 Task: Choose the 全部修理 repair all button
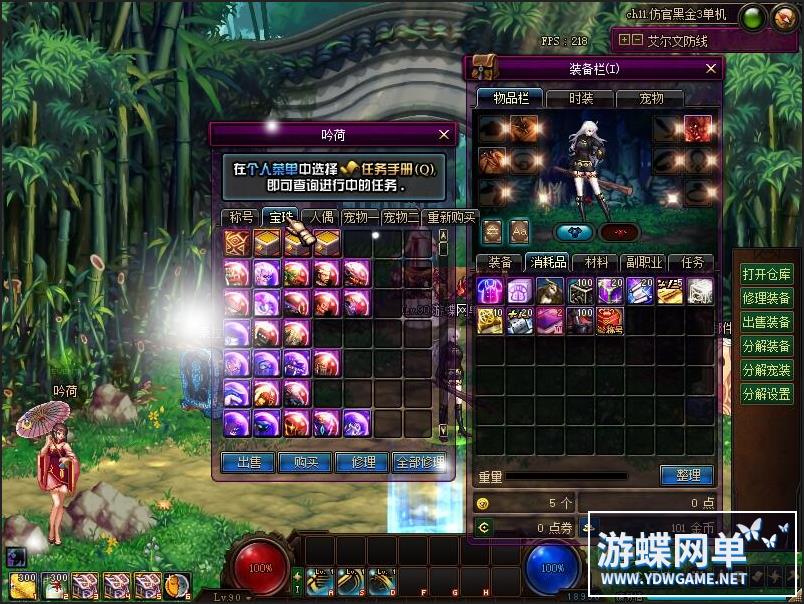click(x=420, y=462)
